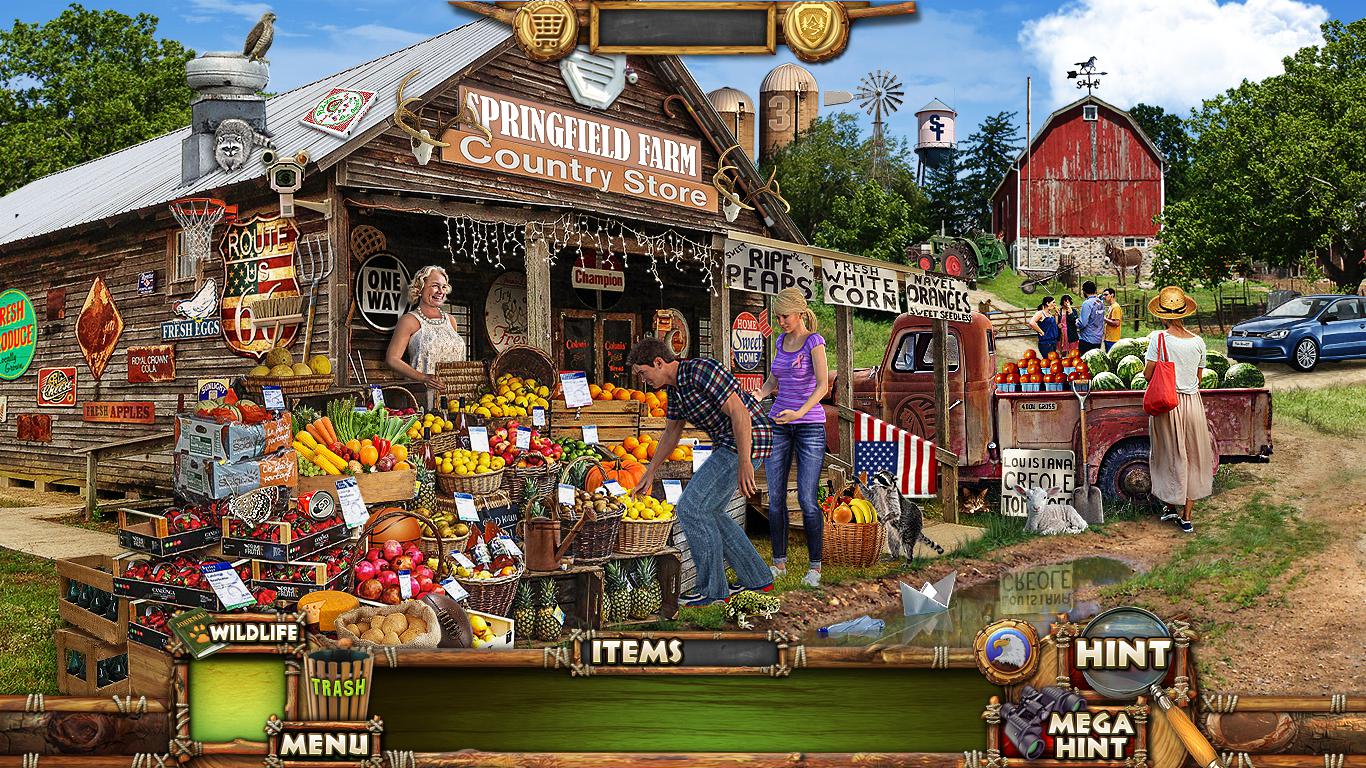This screenshot has width=1366, height=768.
Task: Click the bald eagle medallion
Action: pos(1006,652)
